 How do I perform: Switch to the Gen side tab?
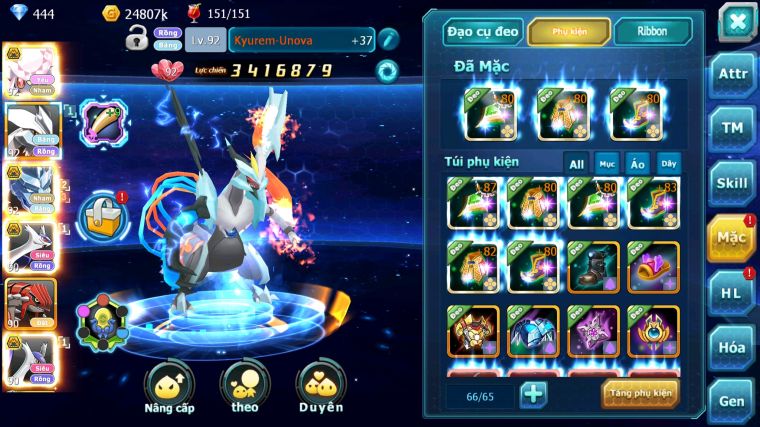coord(732,400)
